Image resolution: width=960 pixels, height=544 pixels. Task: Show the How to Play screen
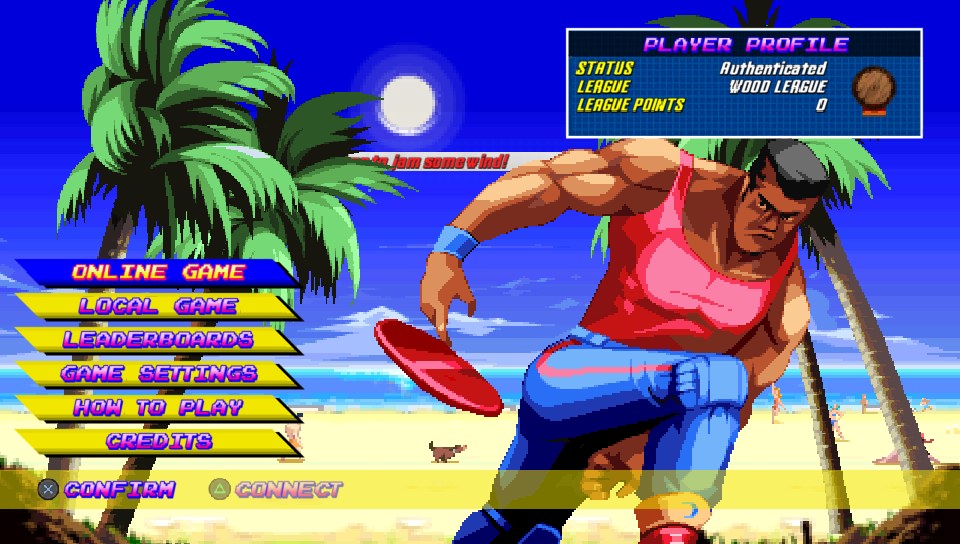(158, 408)
